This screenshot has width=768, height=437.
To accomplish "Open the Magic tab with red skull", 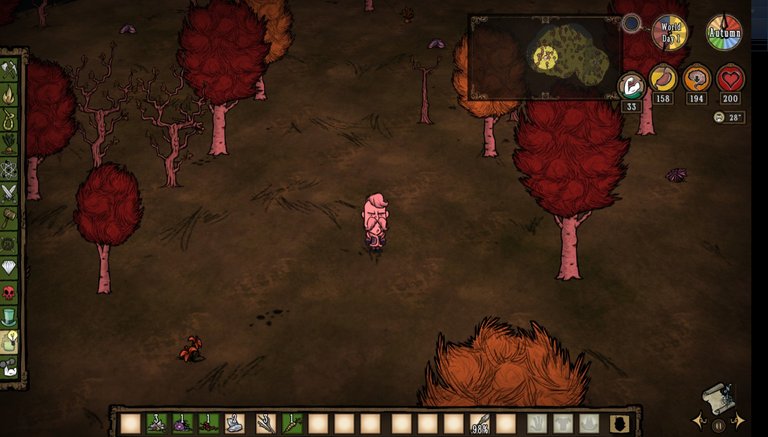I will 10,293.
